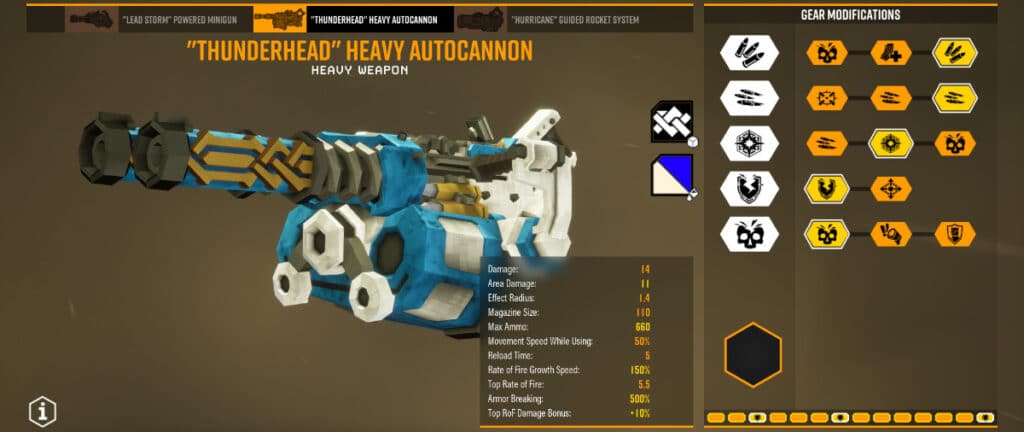Click the tier 5 white skull hexagon
The height and width of the screenshot is (432, 1024).
pos(752,234)
